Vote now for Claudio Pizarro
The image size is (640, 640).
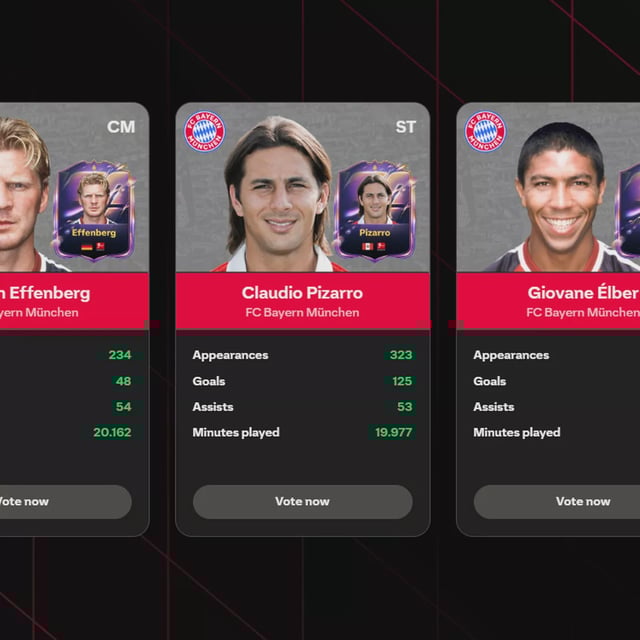pos(302,502)
